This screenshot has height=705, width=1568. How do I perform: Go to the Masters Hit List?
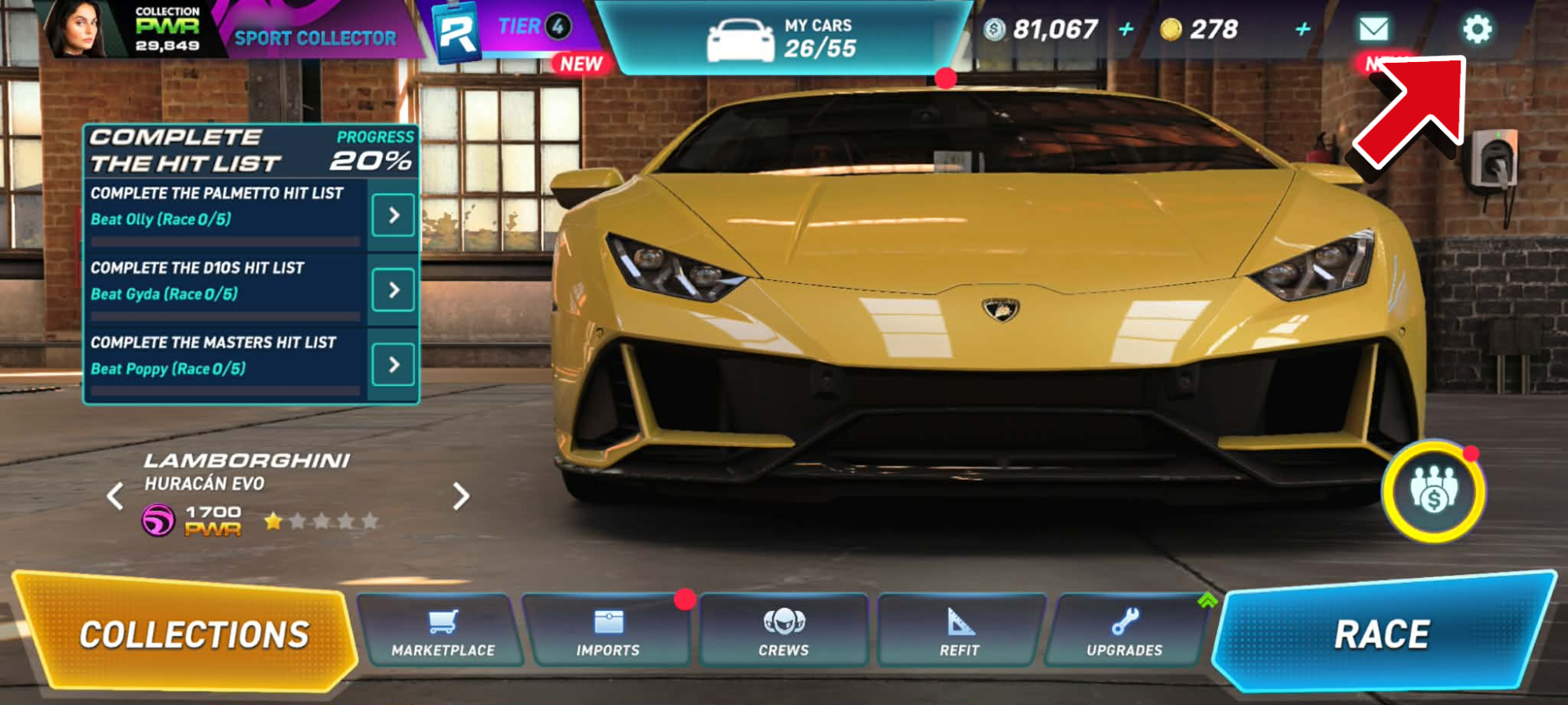pos(393,365)
